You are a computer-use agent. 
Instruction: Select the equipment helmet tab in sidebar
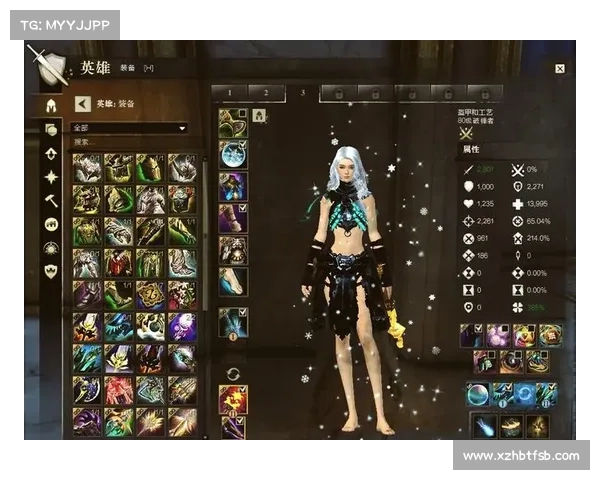click(x=50, y=105)
